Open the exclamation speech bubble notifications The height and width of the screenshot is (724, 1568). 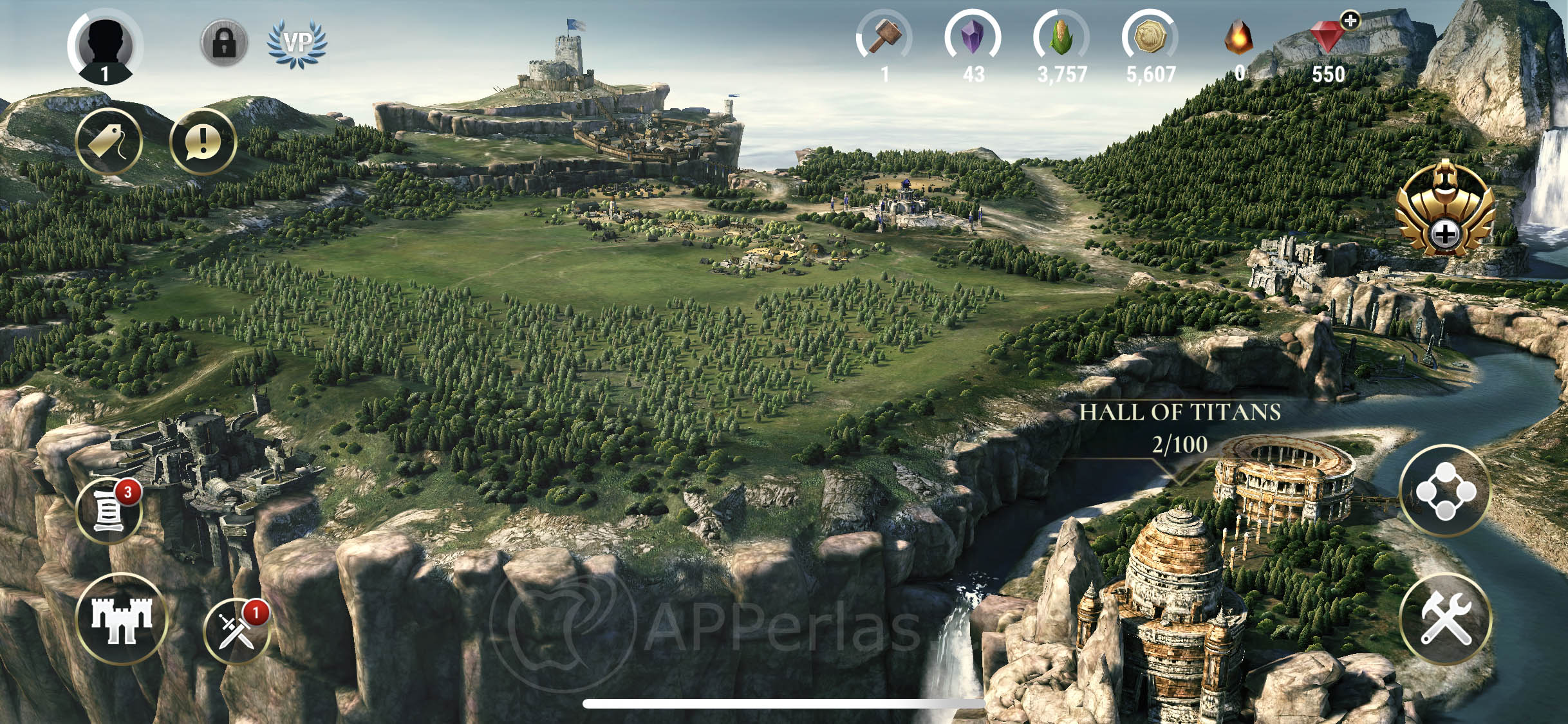point(203,142)
